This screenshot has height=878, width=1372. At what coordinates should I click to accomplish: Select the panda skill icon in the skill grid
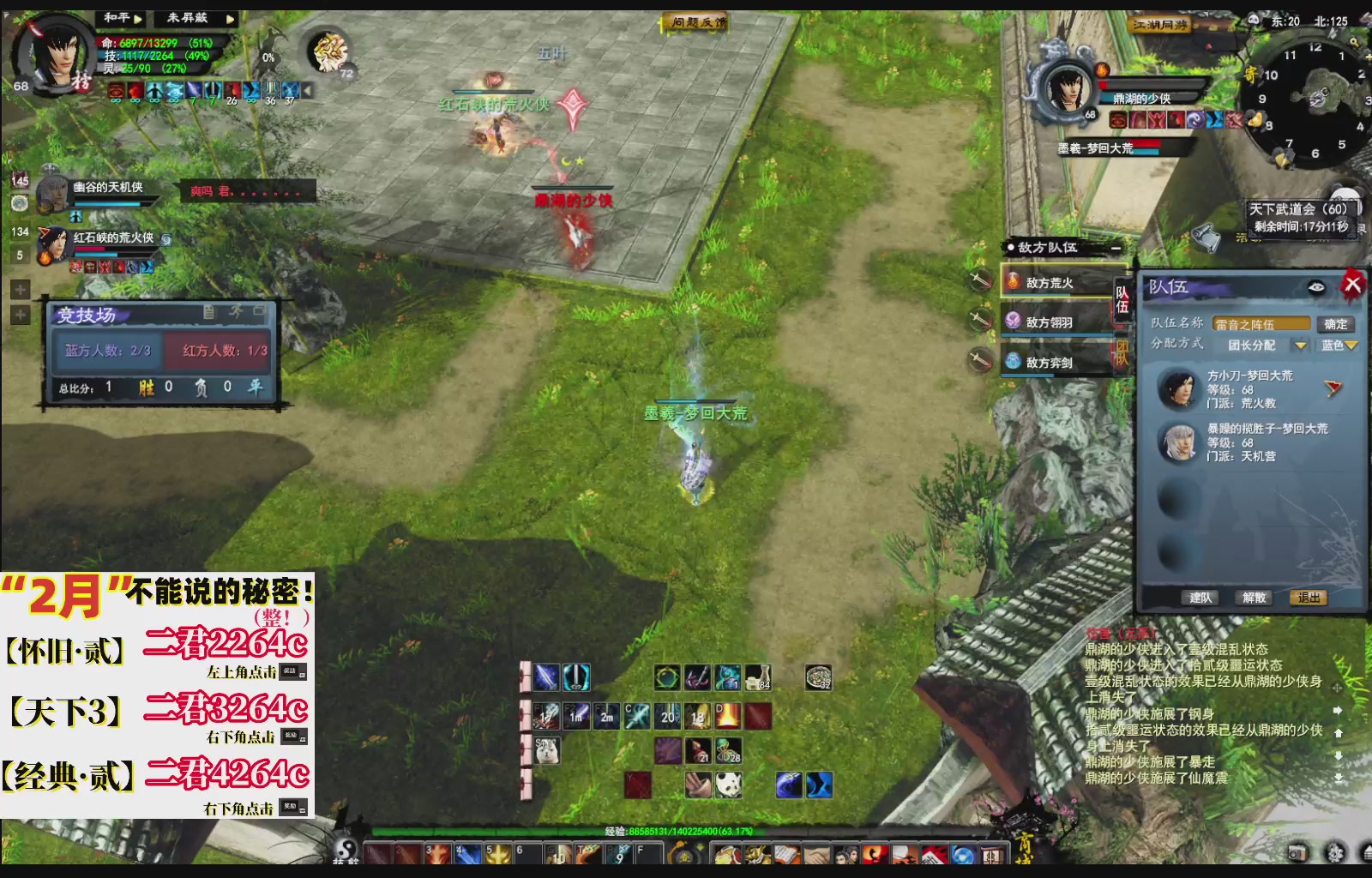tap(728, 785)
